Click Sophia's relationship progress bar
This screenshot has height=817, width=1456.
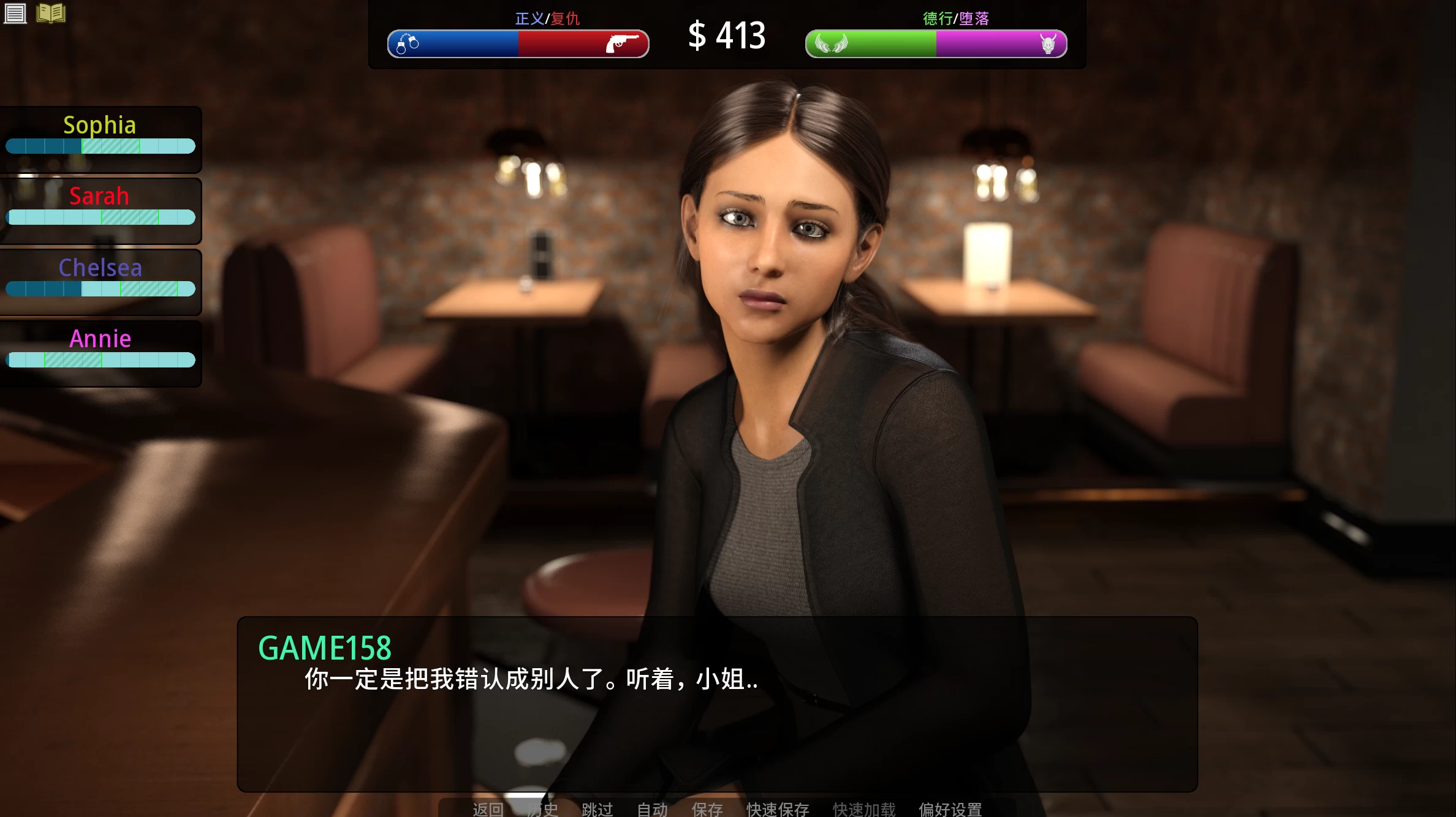pos(100,146)
